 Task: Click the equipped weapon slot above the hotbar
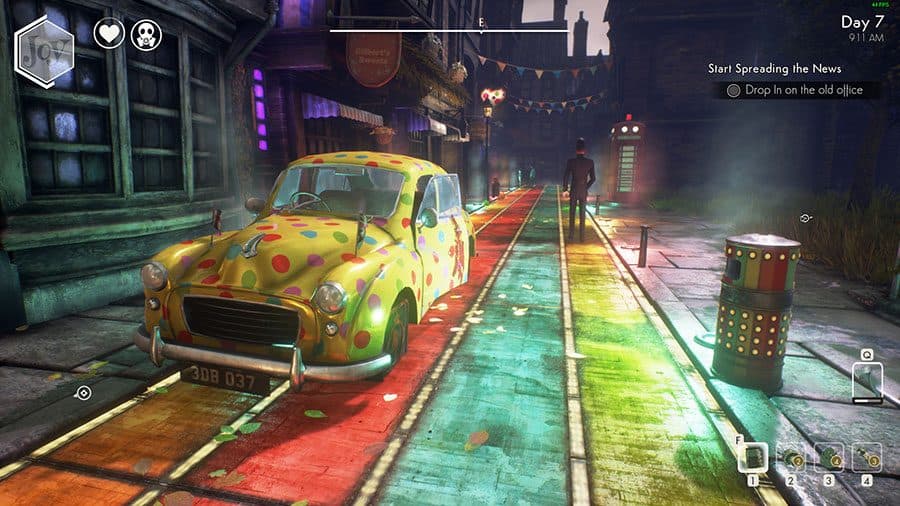(867, 380)
